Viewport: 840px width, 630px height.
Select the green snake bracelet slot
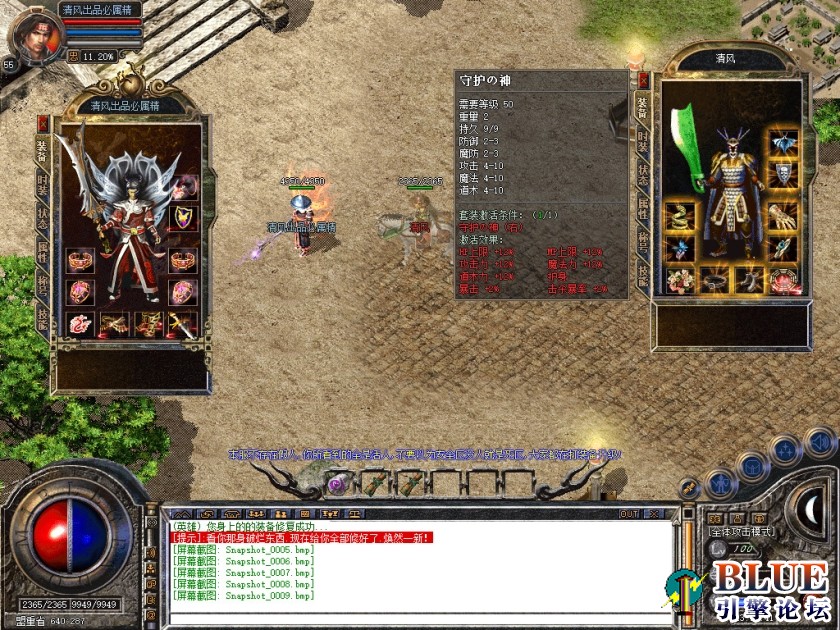pos(680,215)
